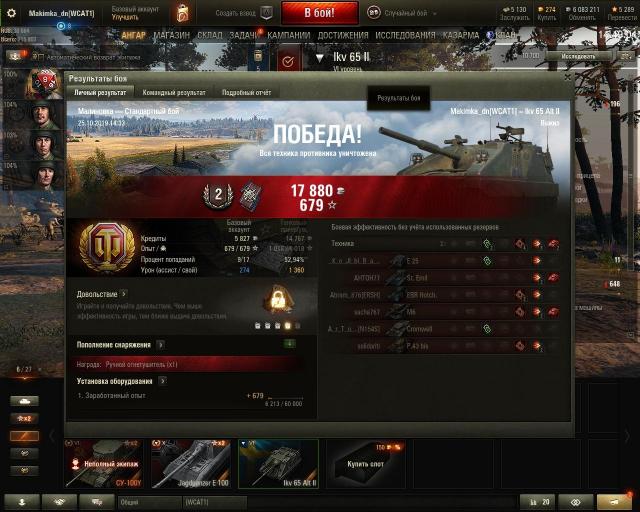Open the КАЗАРМА barracks
The height and width of the screenshot is (512, 640).
[462, 34]
